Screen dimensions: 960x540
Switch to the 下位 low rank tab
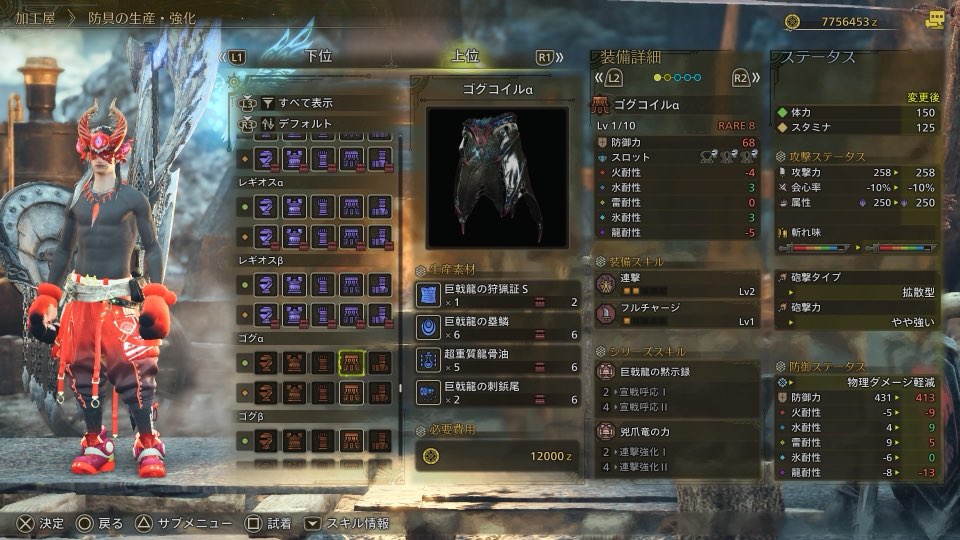pos(318,57)
